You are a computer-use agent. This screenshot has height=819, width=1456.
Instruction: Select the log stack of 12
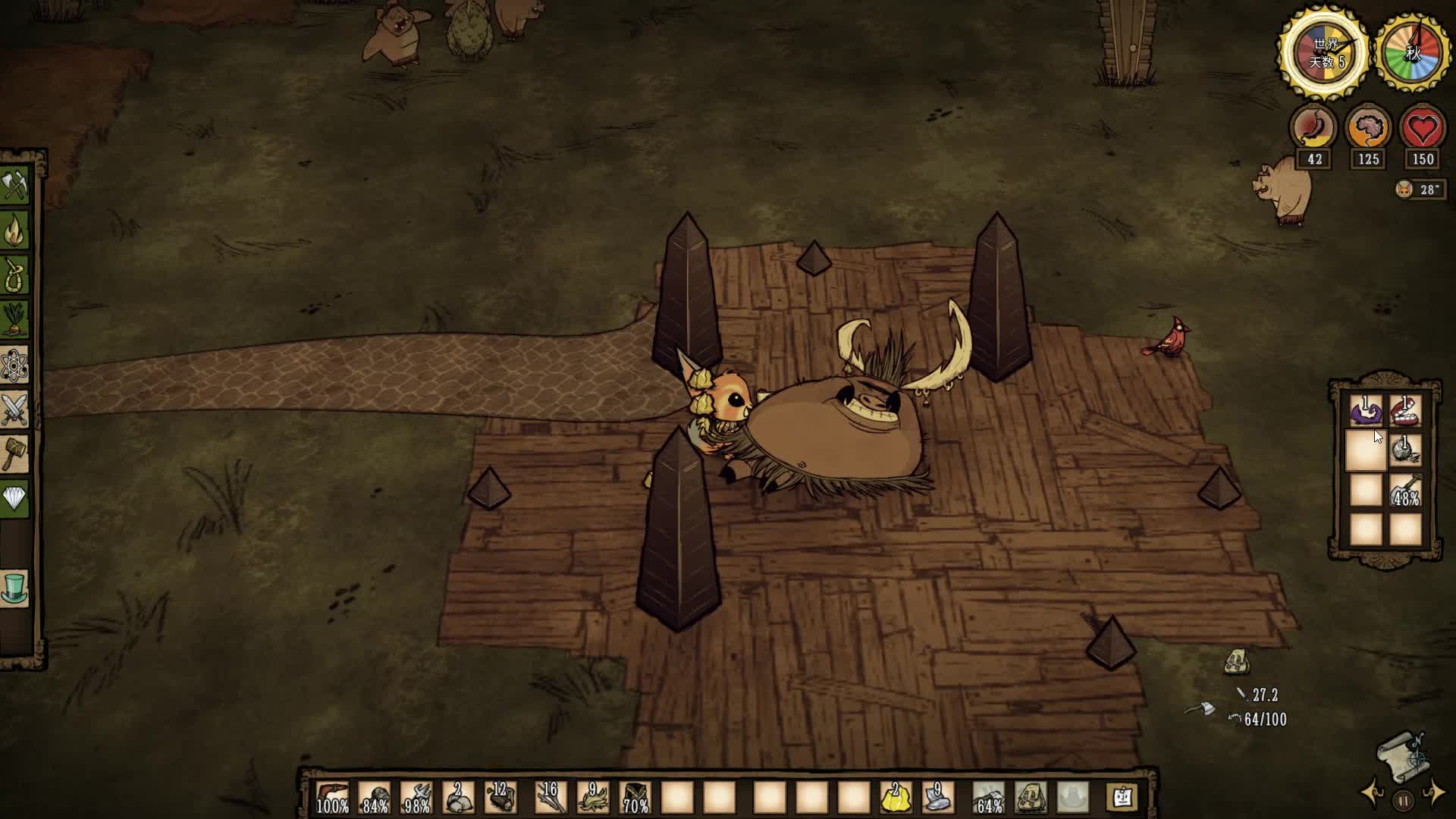500,798
